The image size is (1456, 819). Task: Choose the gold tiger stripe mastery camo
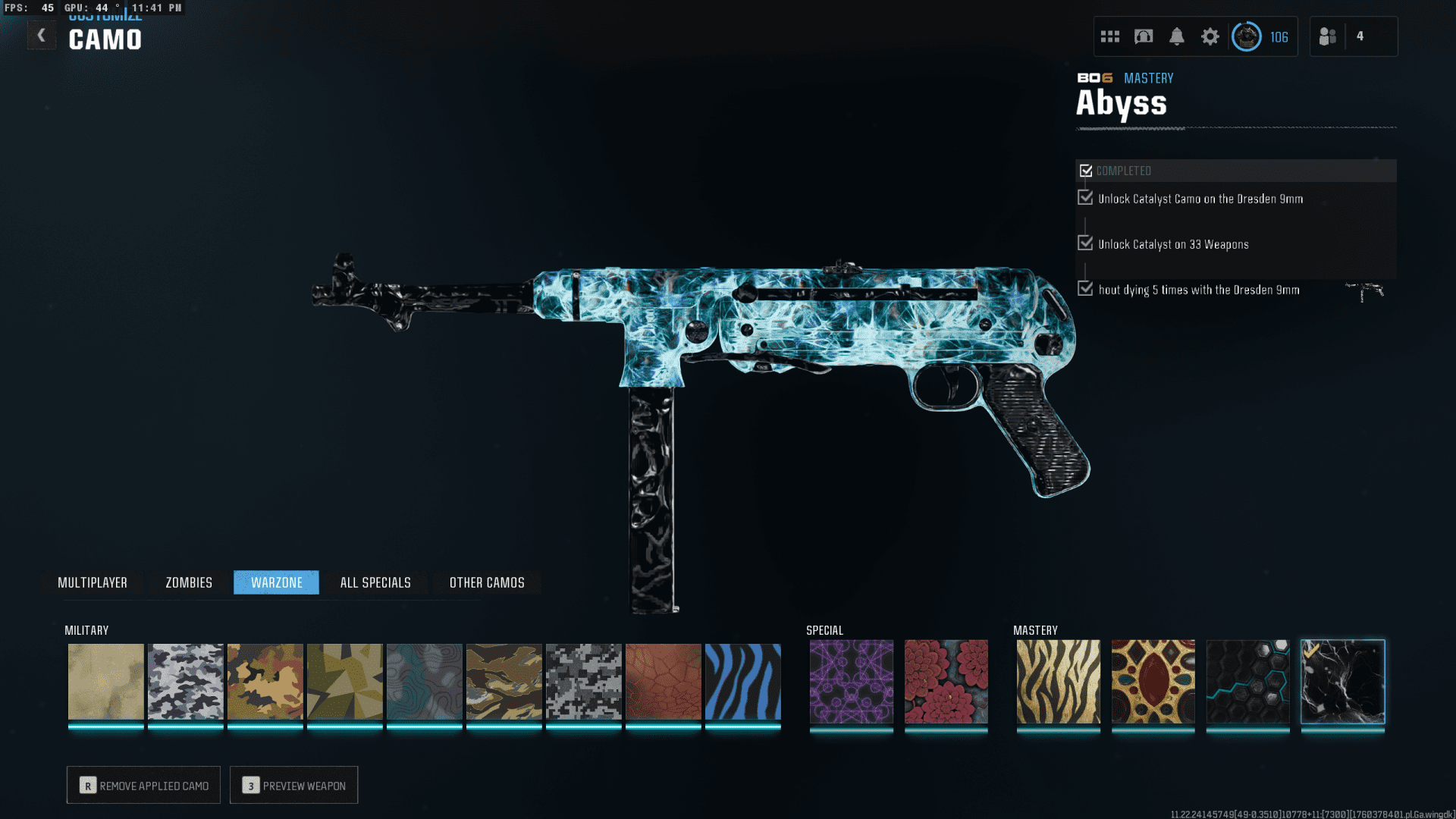click(1058, 681)
